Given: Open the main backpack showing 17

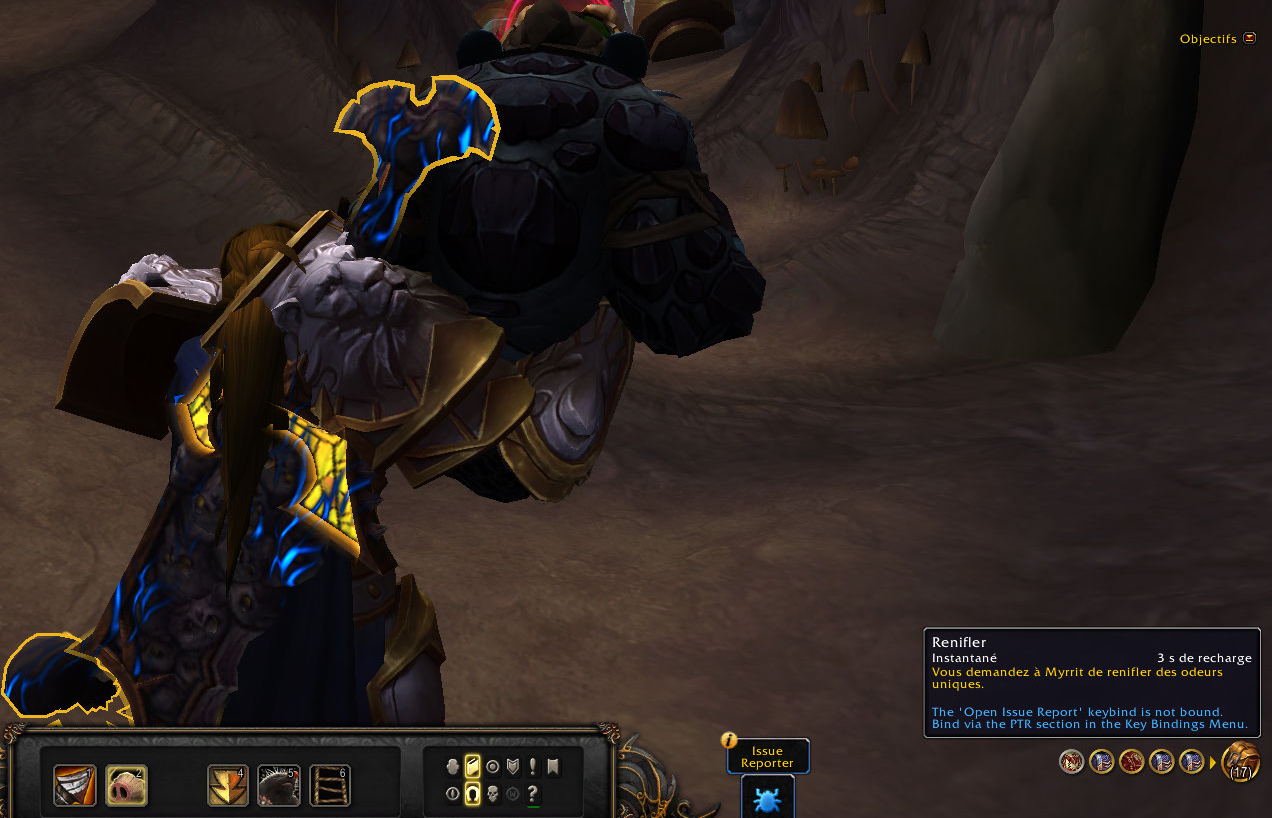Looking at the screenshot, I should coord(1241,762).
